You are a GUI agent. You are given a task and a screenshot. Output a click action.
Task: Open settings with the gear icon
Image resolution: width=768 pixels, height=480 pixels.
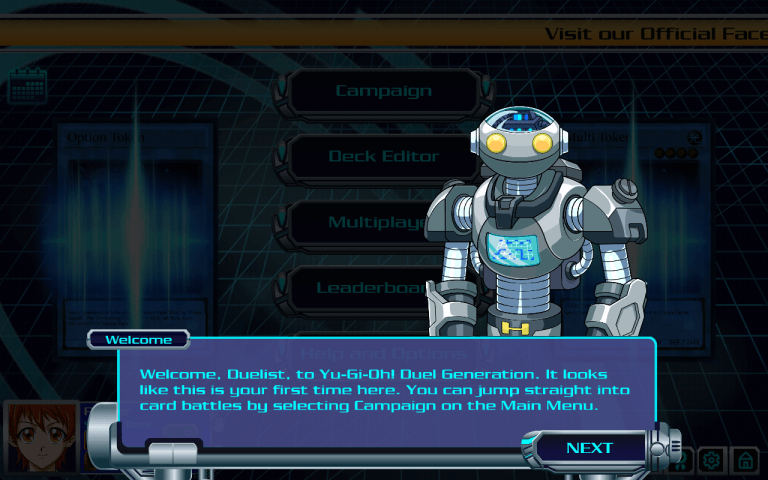point(711,460)
